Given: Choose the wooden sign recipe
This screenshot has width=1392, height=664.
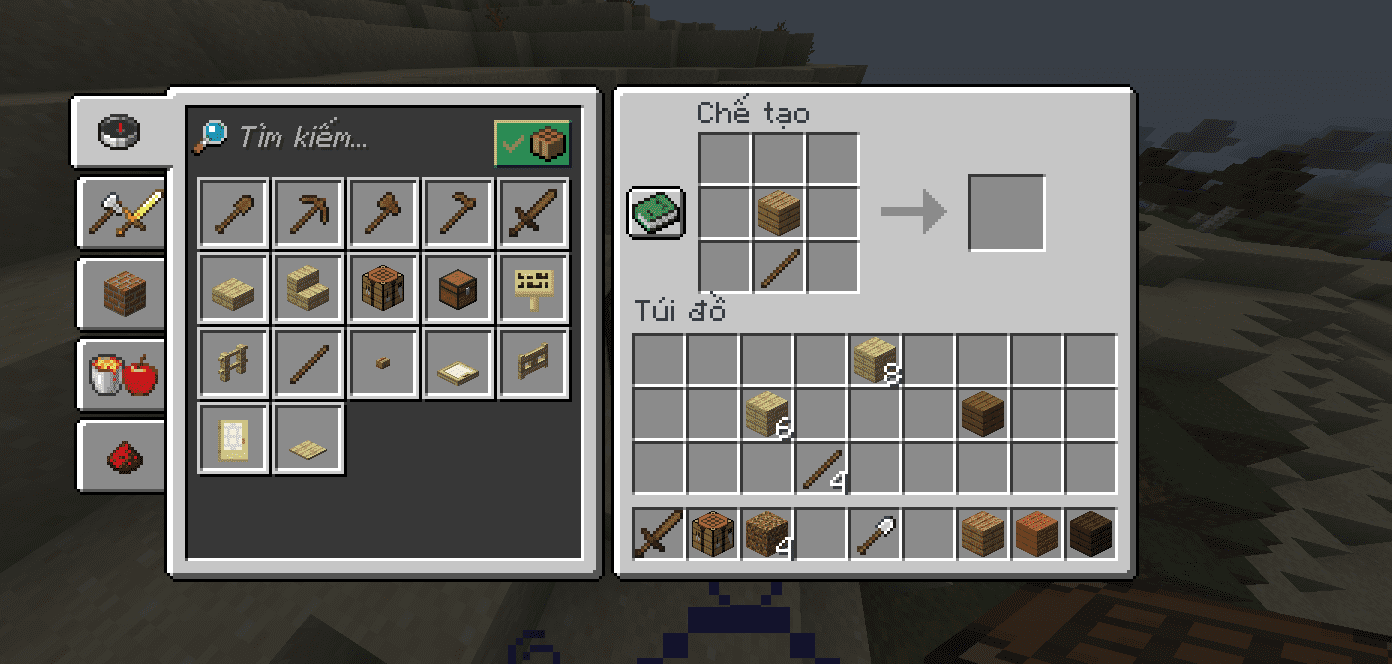Looking at the screenshot, I should [533, 288].
